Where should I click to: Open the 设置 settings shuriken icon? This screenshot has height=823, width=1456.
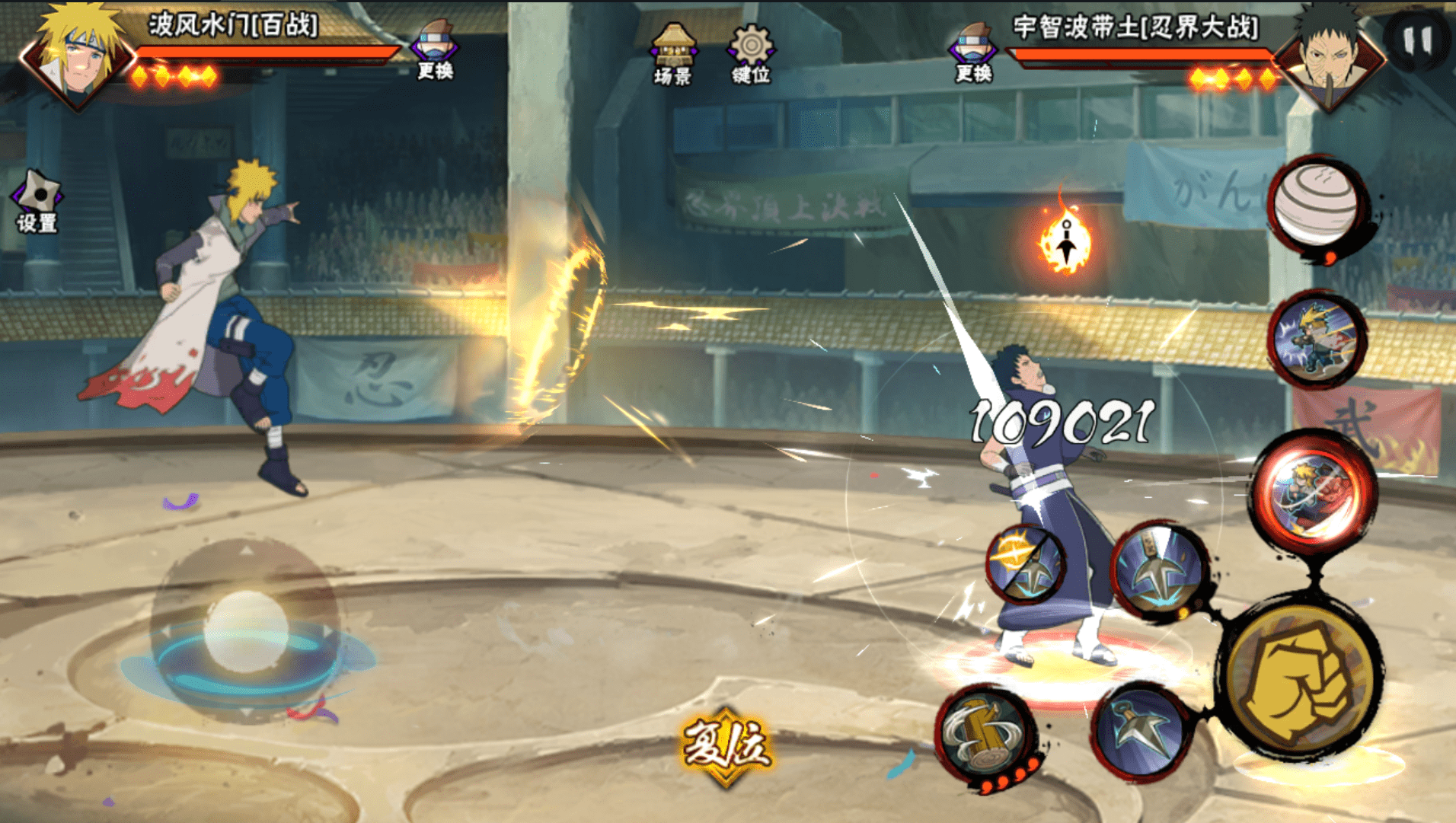tap(37, 201)
